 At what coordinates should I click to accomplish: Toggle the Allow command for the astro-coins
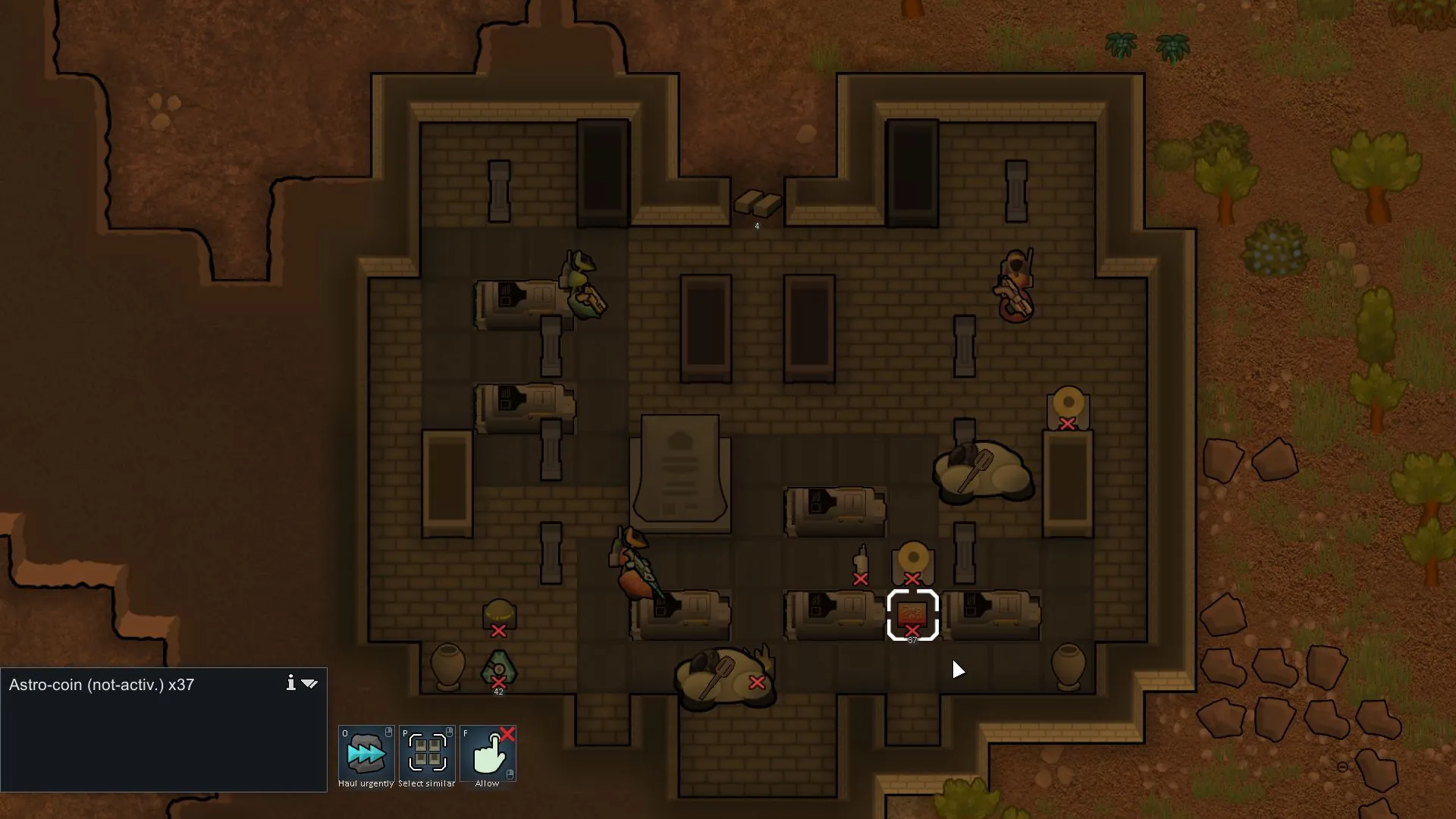click(x=488, y=753)
